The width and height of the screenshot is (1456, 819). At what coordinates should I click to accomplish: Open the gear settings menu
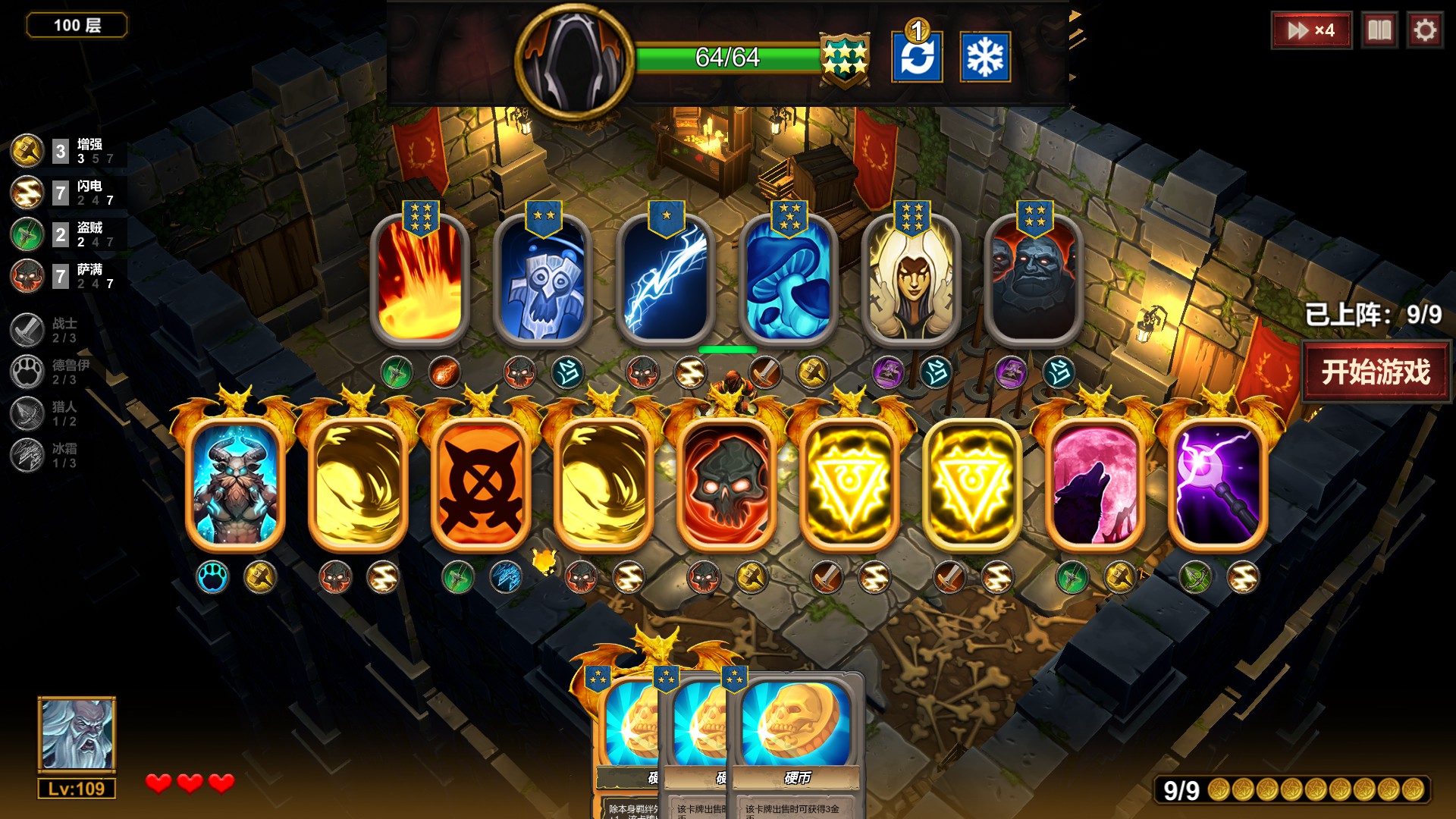coord(1424,30)
